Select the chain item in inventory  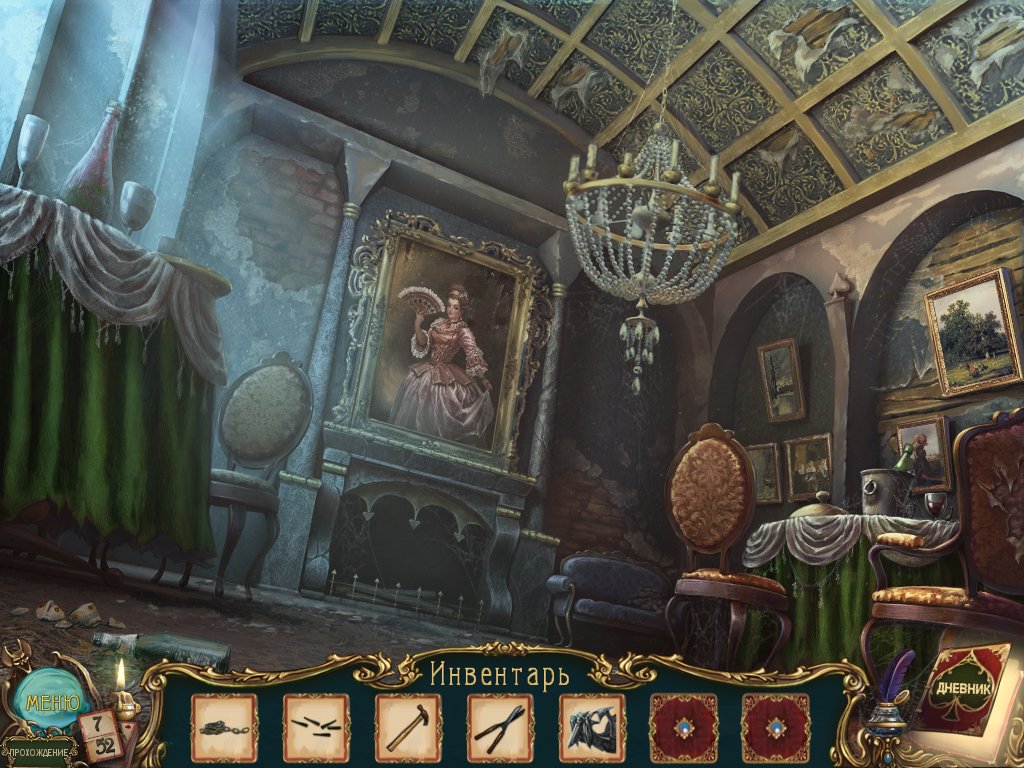point(224,727)
